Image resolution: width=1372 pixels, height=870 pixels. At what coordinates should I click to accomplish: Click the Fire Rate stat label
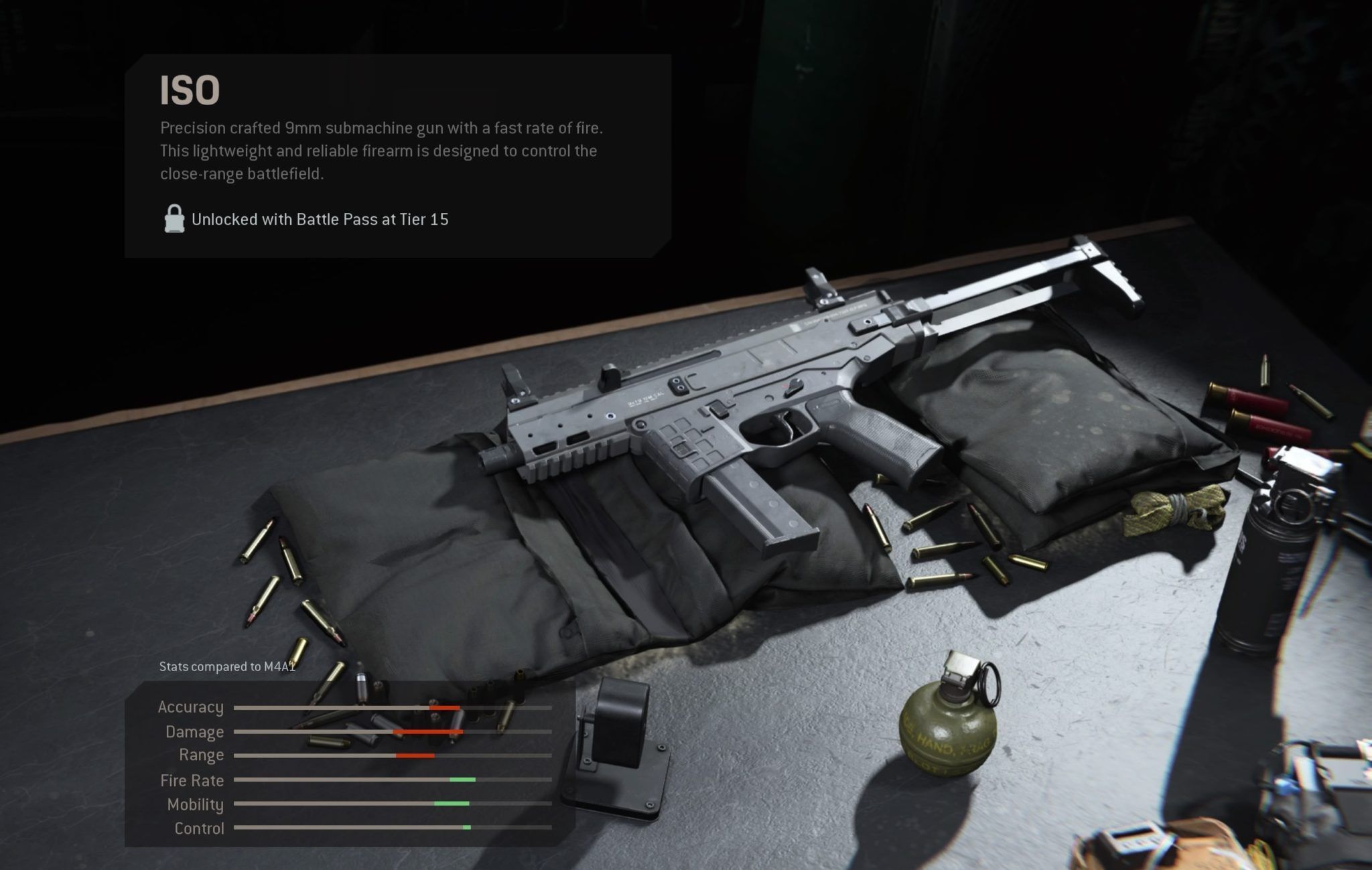click(x=191, y=780)
